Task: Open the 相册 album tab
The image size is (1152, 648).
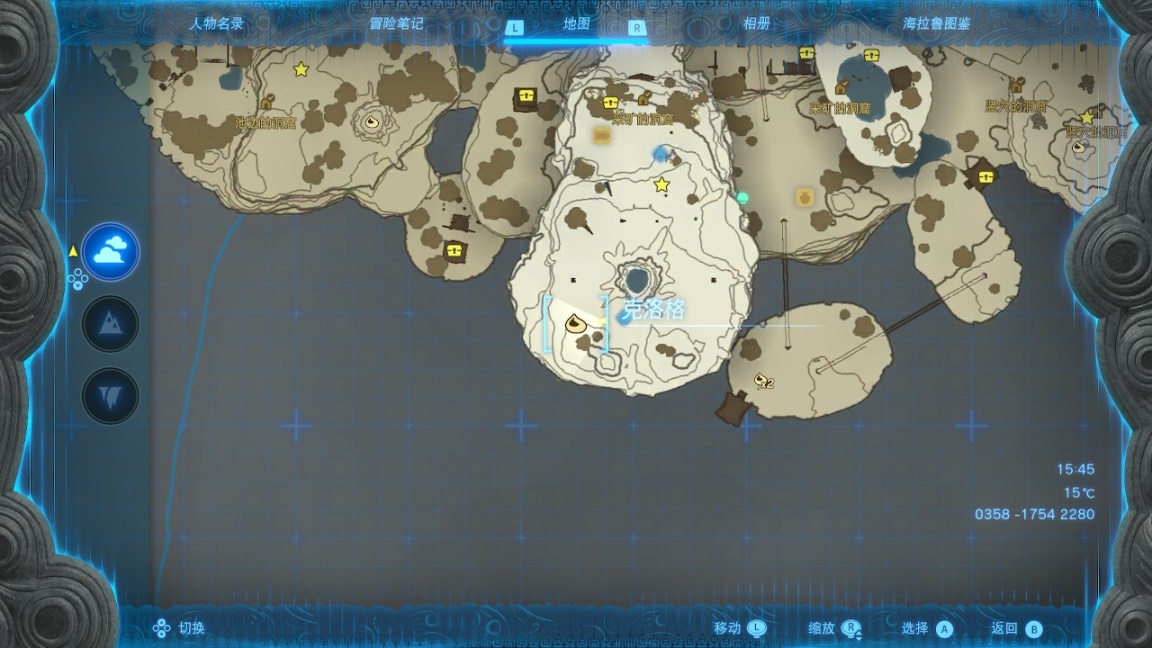Action: point(757,24)
